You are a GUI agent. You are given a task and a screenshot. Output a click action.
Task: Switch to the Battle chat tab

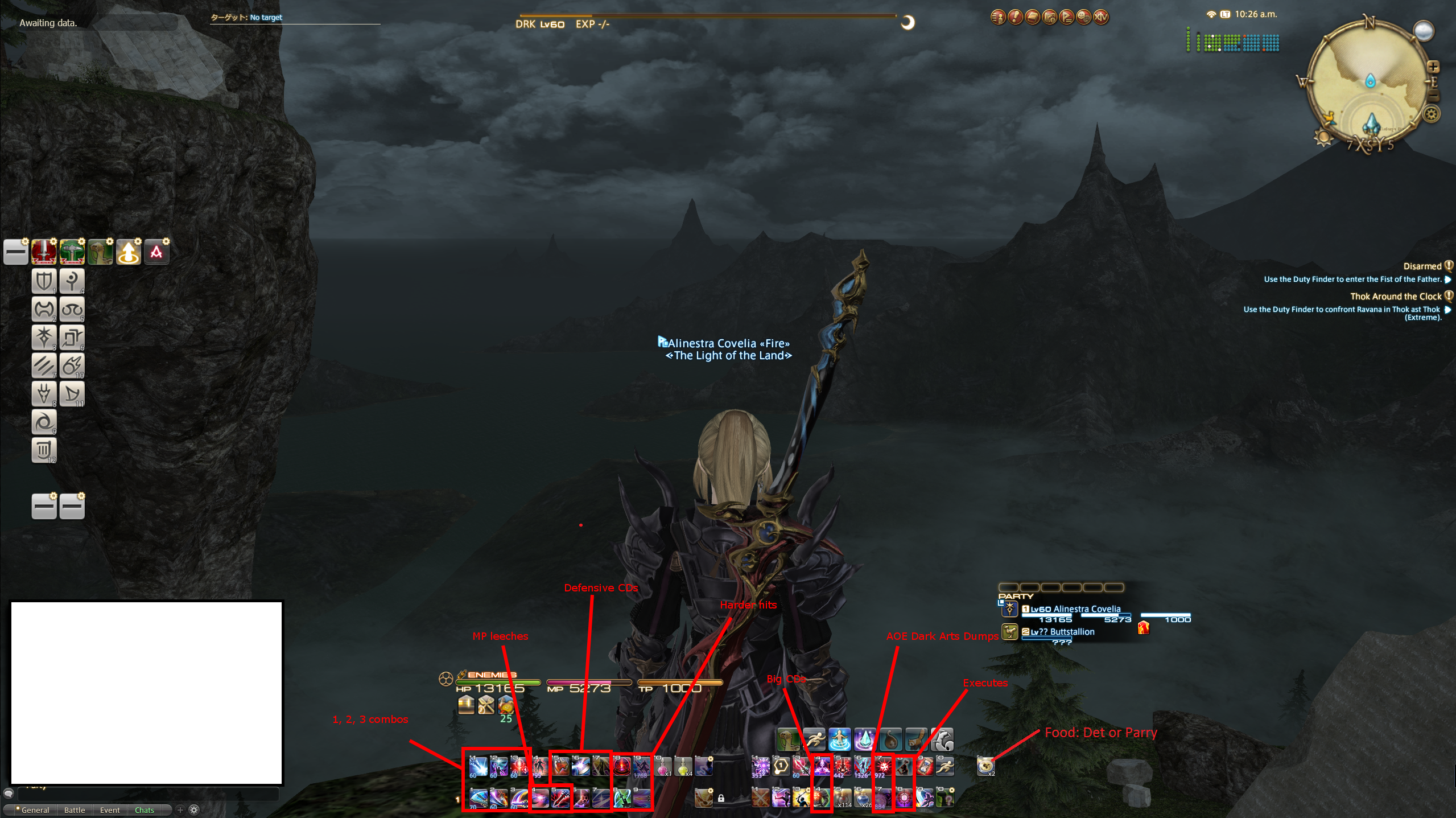[x=74, y=810]
